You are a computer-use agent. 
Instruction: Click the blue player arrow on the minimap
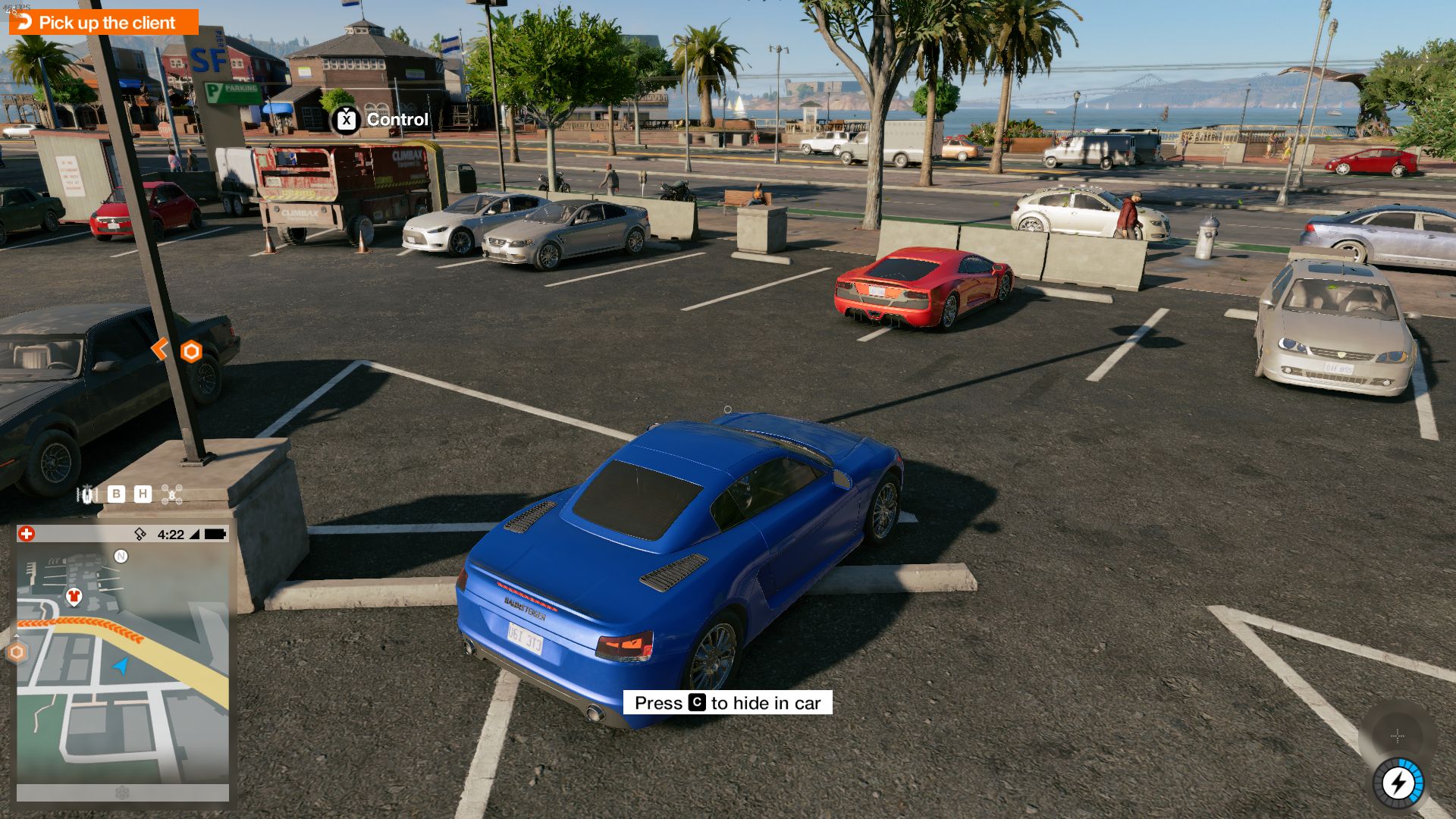(120, 667)
